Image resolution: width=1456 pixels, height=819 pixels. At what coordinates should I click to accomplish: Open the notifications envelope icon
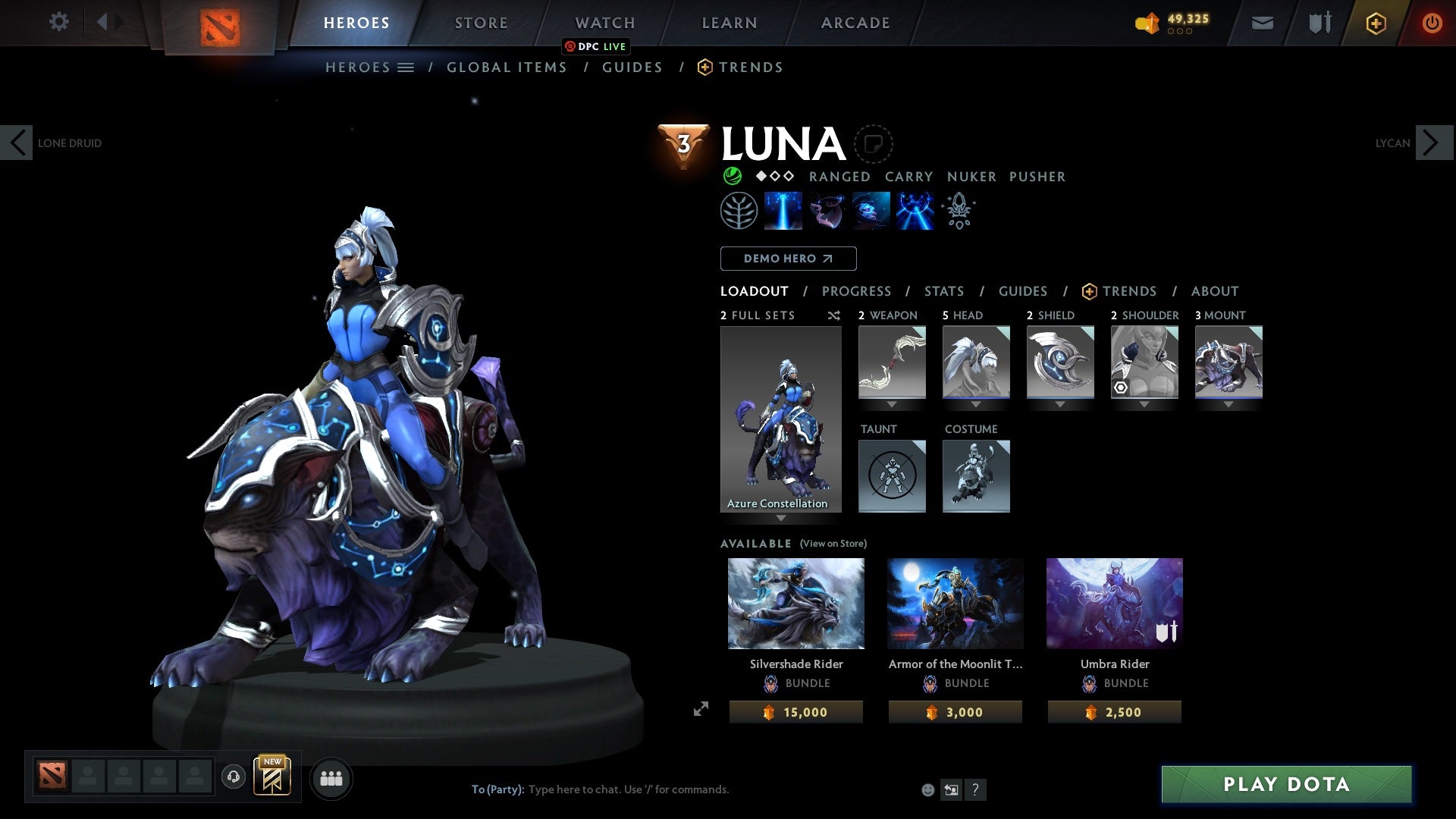1262,22
